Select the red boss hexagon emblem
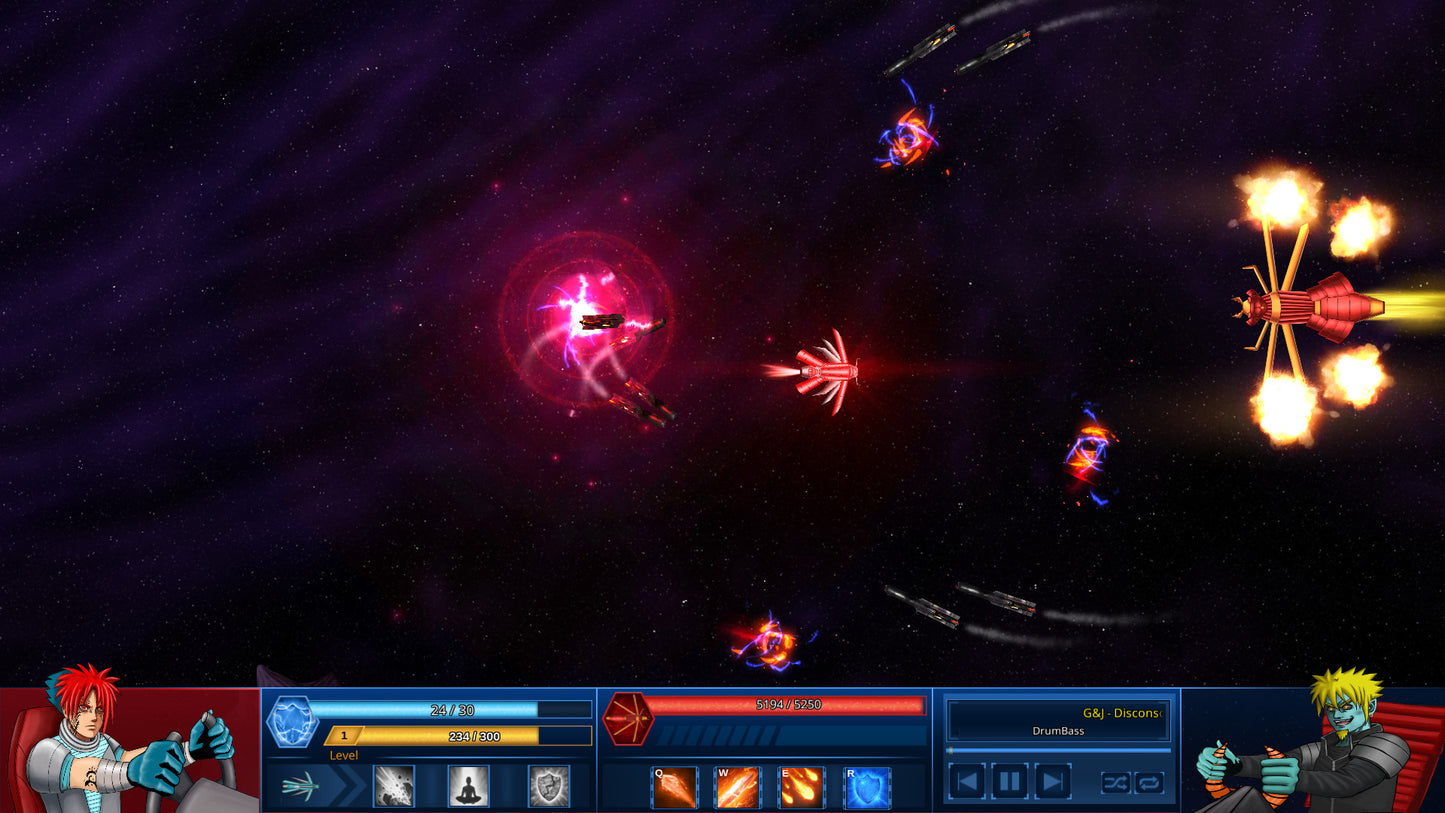 [x=631, y=717]
